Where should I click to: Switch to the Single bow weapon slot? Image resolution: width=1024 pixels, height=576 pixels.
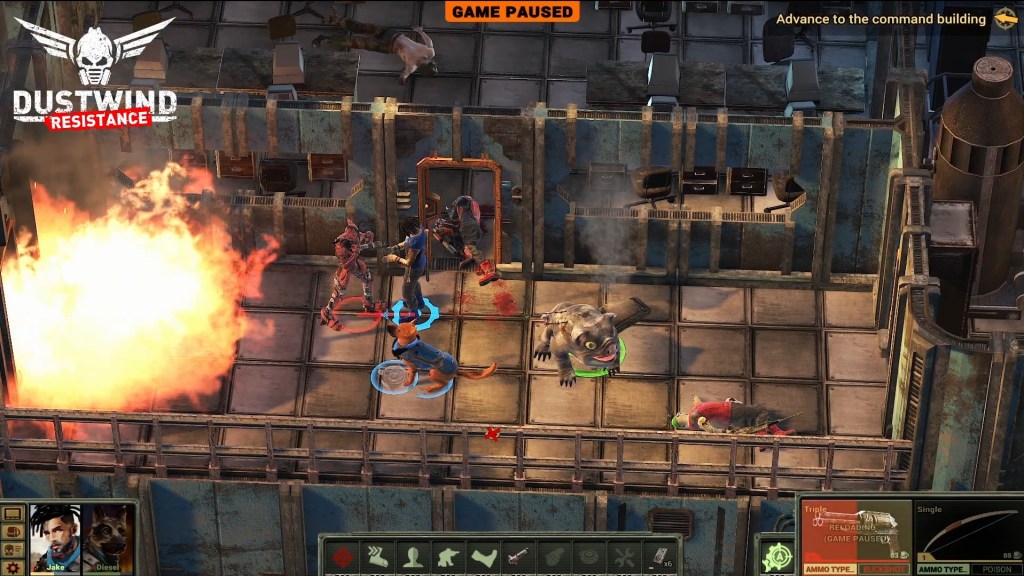(x=963, y=534)
